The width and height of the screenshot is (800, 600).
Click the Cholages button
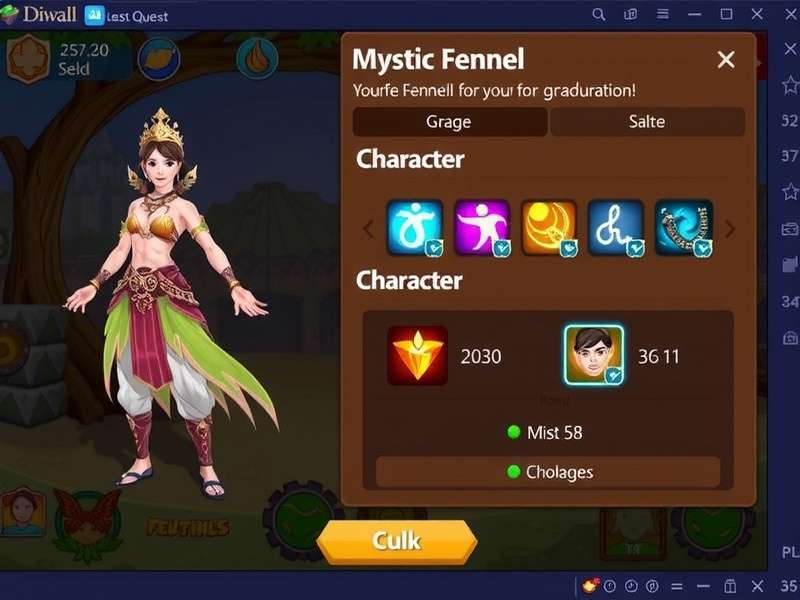click(548, 472)
